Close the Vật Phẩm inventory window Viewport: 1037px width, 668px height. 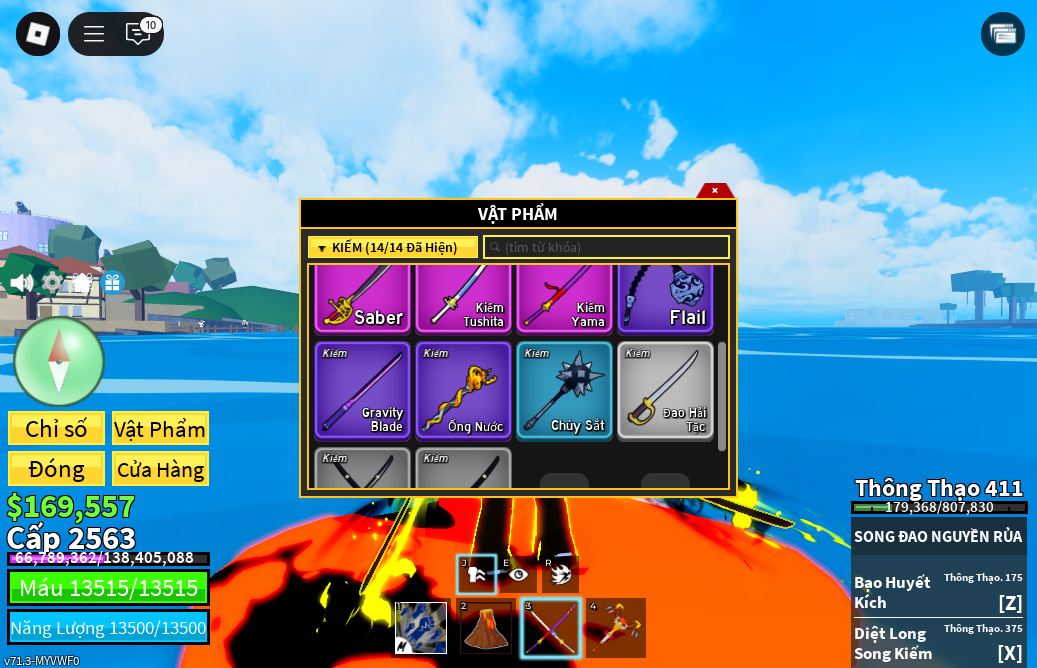(x=714, y=190)
